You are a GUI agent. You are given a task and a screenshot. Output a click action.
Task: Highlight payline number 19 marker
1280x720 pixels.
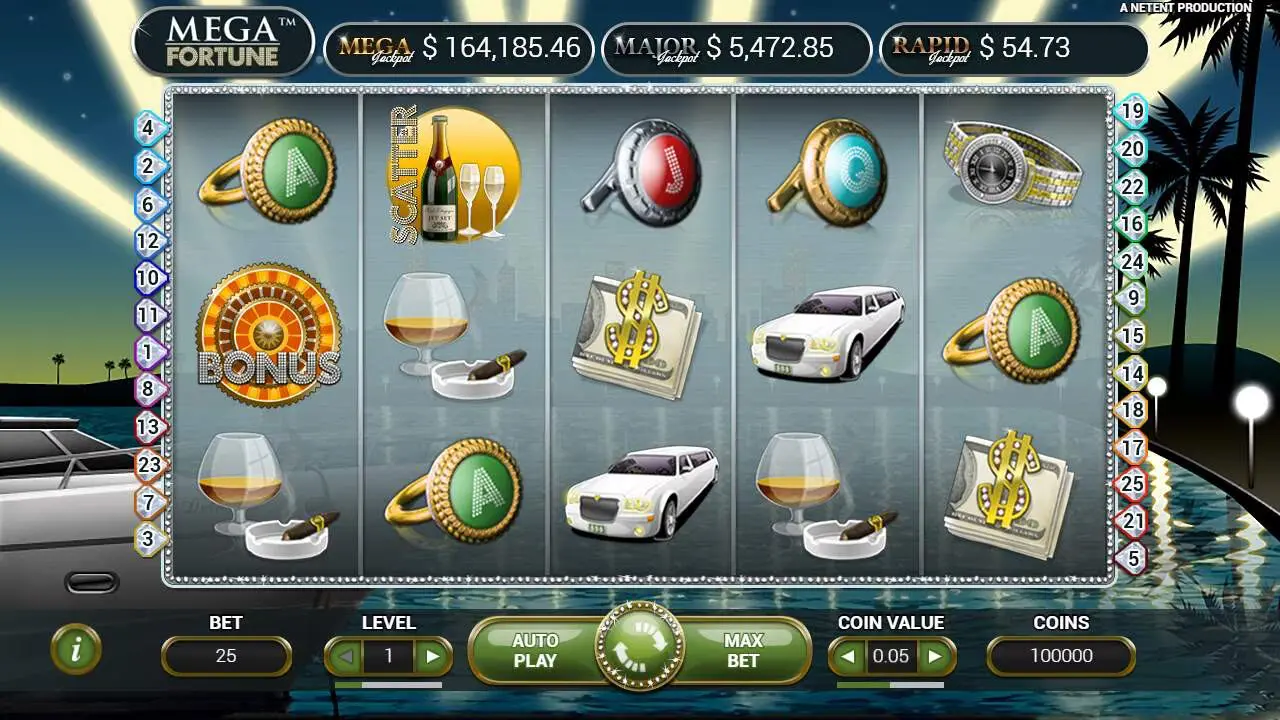(1132, 111)
